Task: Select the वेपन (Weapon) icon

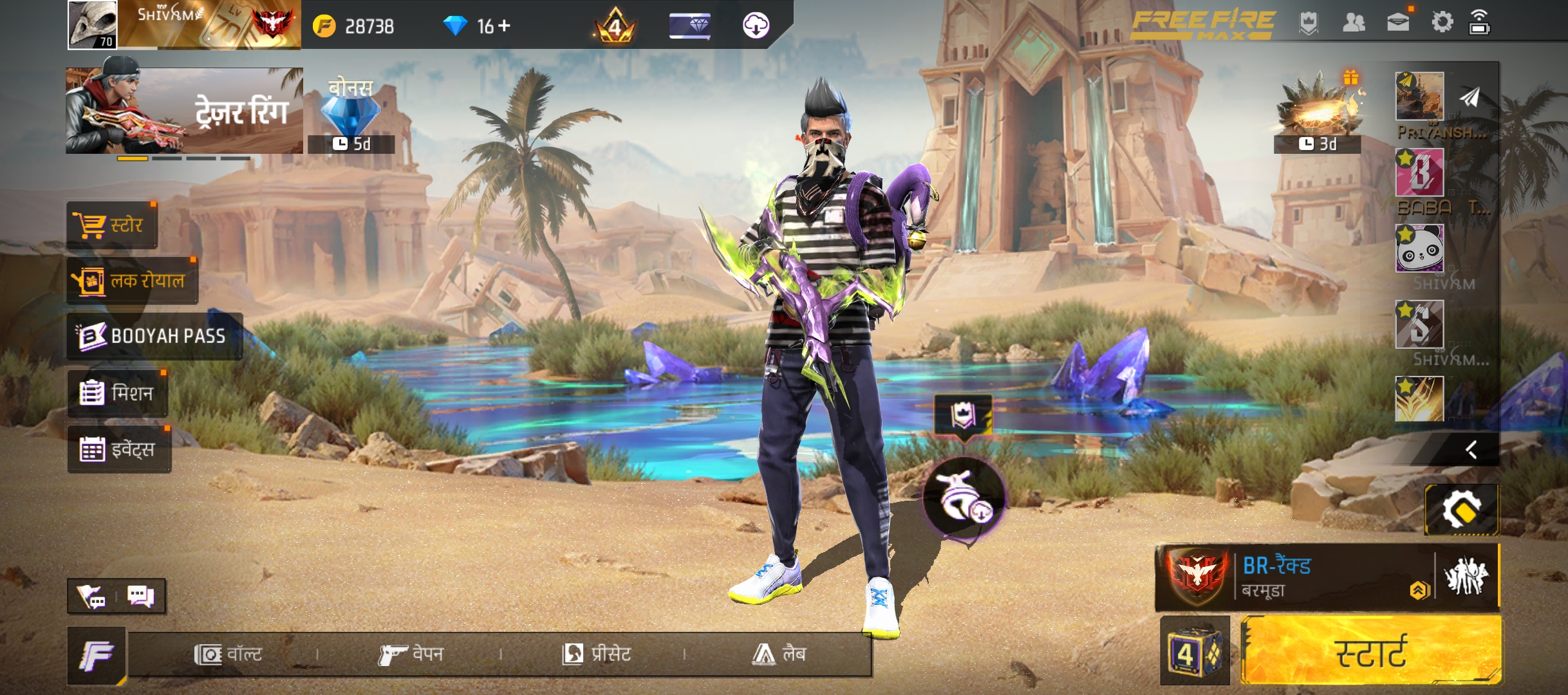Action: coord(415,655)
